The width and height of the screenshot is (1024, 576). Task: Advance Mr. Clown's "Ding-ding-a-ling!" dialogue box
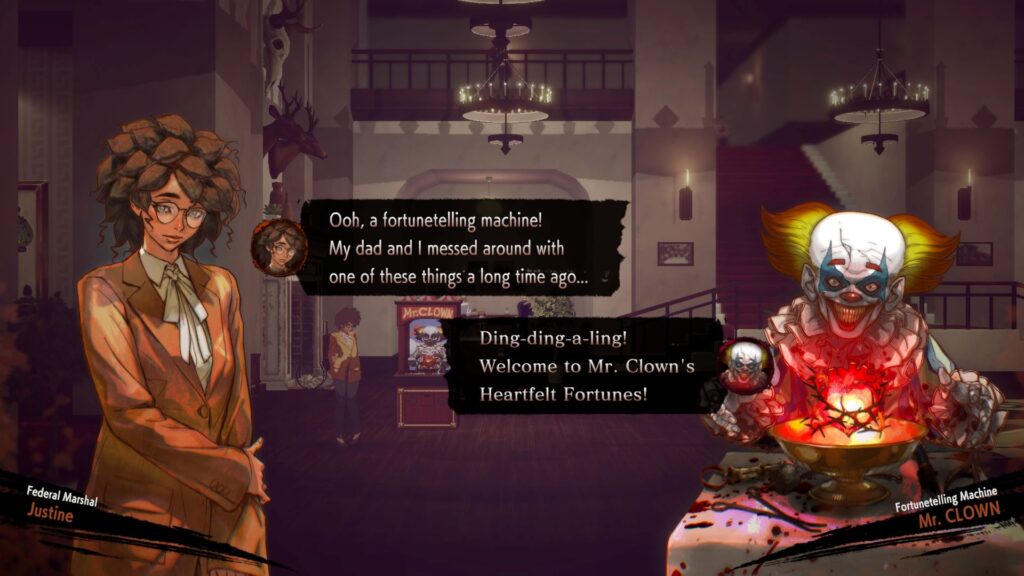click(x=585, y=366)
